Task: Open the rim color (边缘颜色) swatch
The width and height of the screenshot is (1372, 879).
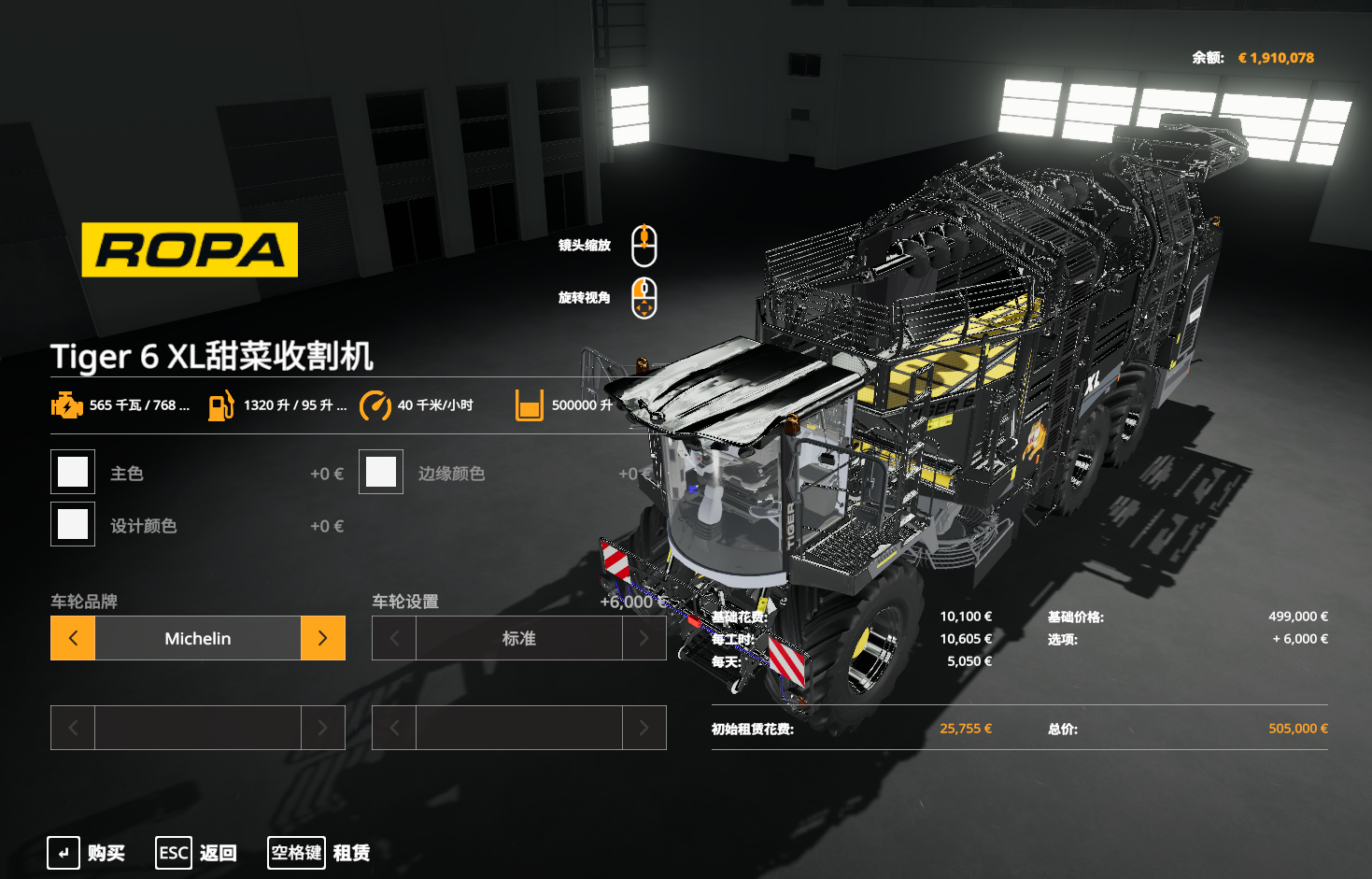Action: pyautogui.click(x=381, y=472)
